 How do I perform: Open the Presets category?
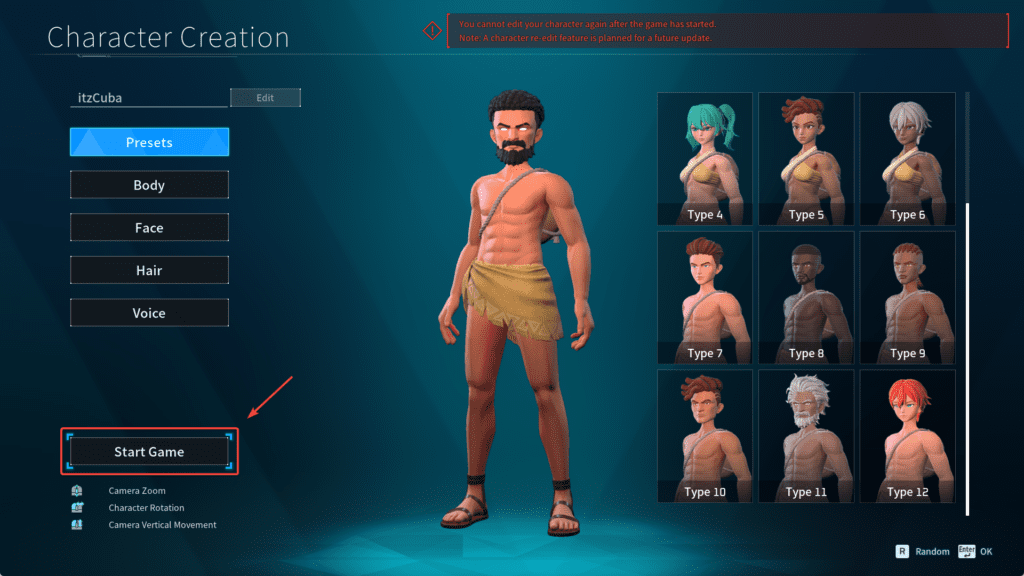pyautogui.click(x=149, y=142)
